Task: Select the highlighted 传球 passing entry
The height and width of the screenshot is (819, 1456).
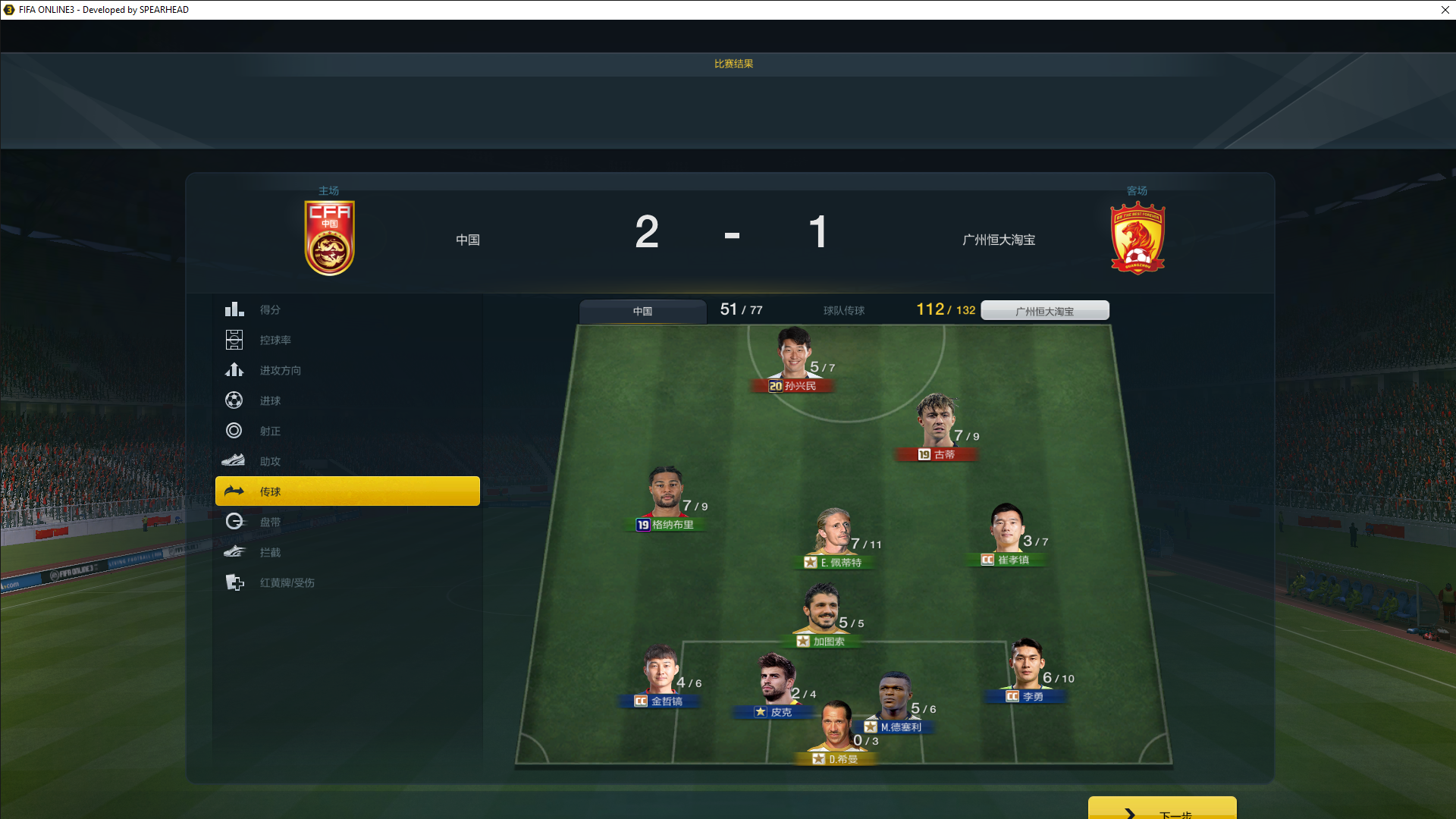Action: click(347, 491)
